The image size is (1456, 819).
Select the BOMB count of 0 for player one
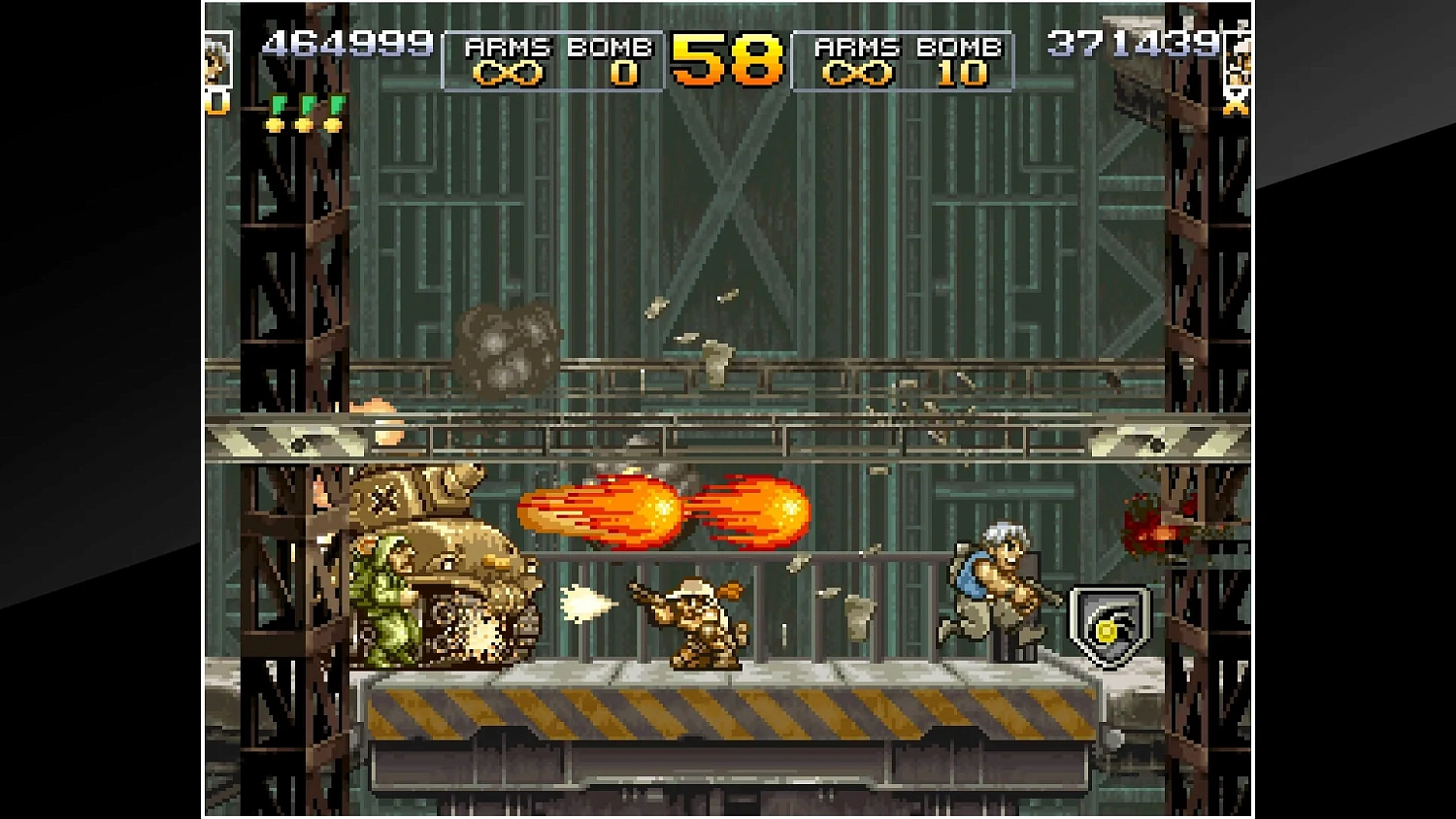click(x=624, y=73)
